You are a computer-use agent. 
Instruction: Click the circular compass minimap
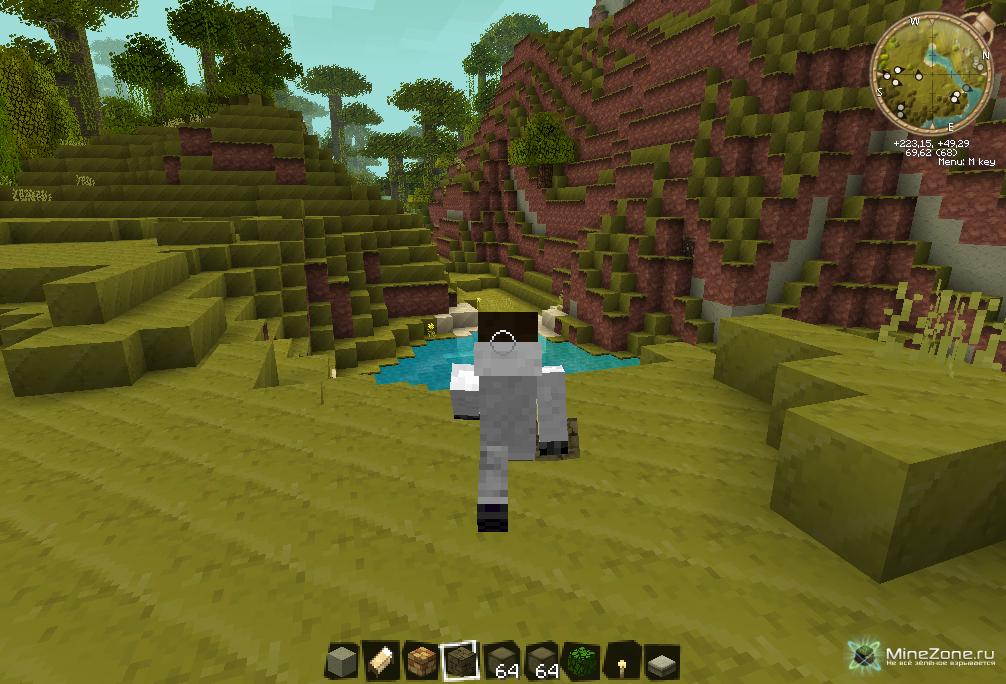pos(930,73)
